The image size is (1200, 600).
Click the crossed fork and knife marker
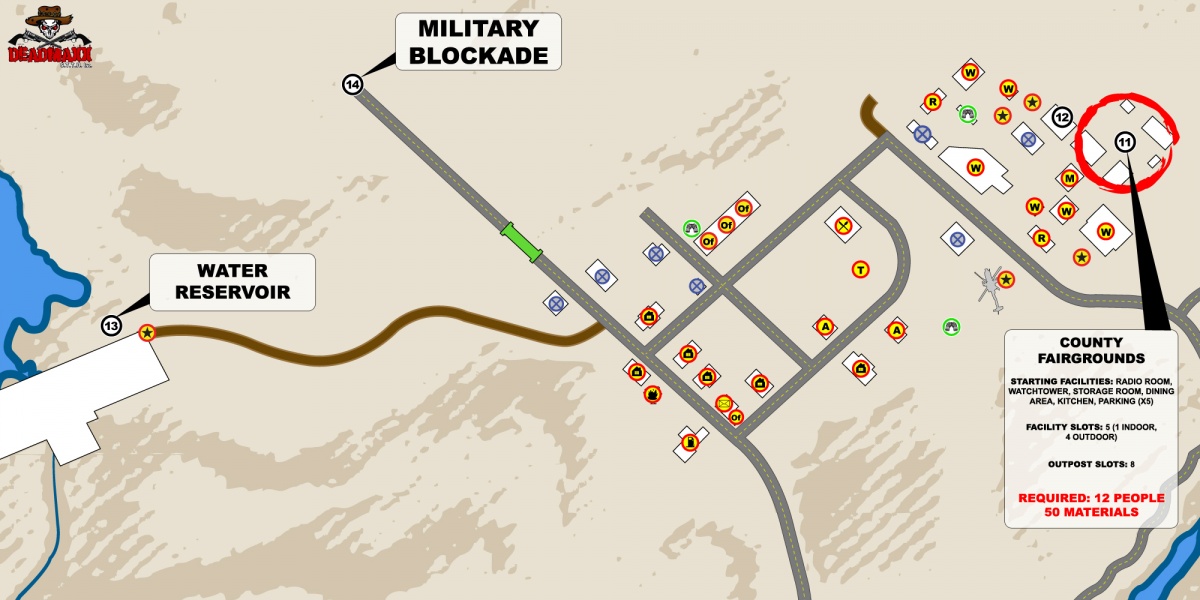click(x=844, y=226)
